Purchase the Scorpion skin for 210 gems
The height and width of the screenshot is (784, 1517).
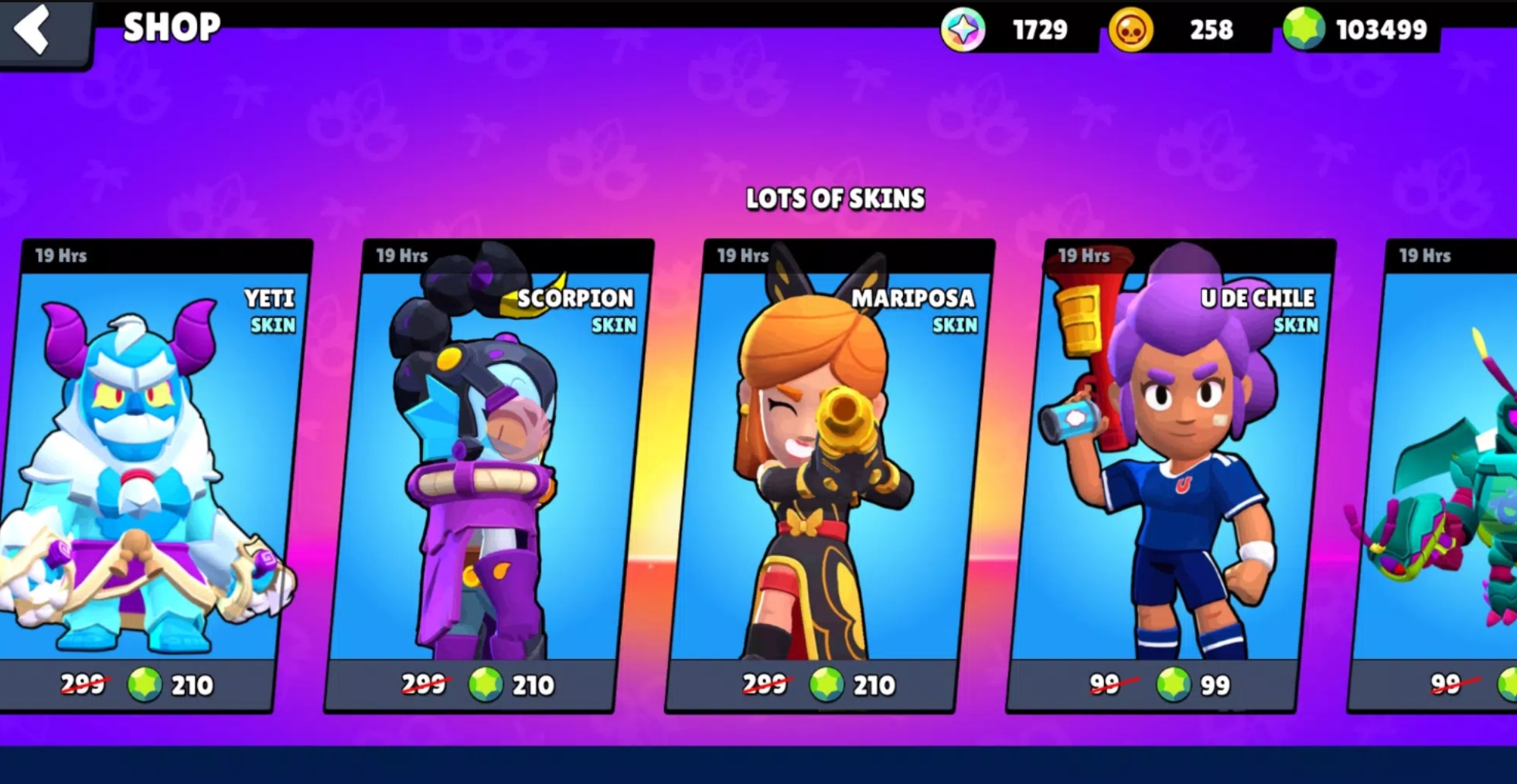click(x=479, y=685)
